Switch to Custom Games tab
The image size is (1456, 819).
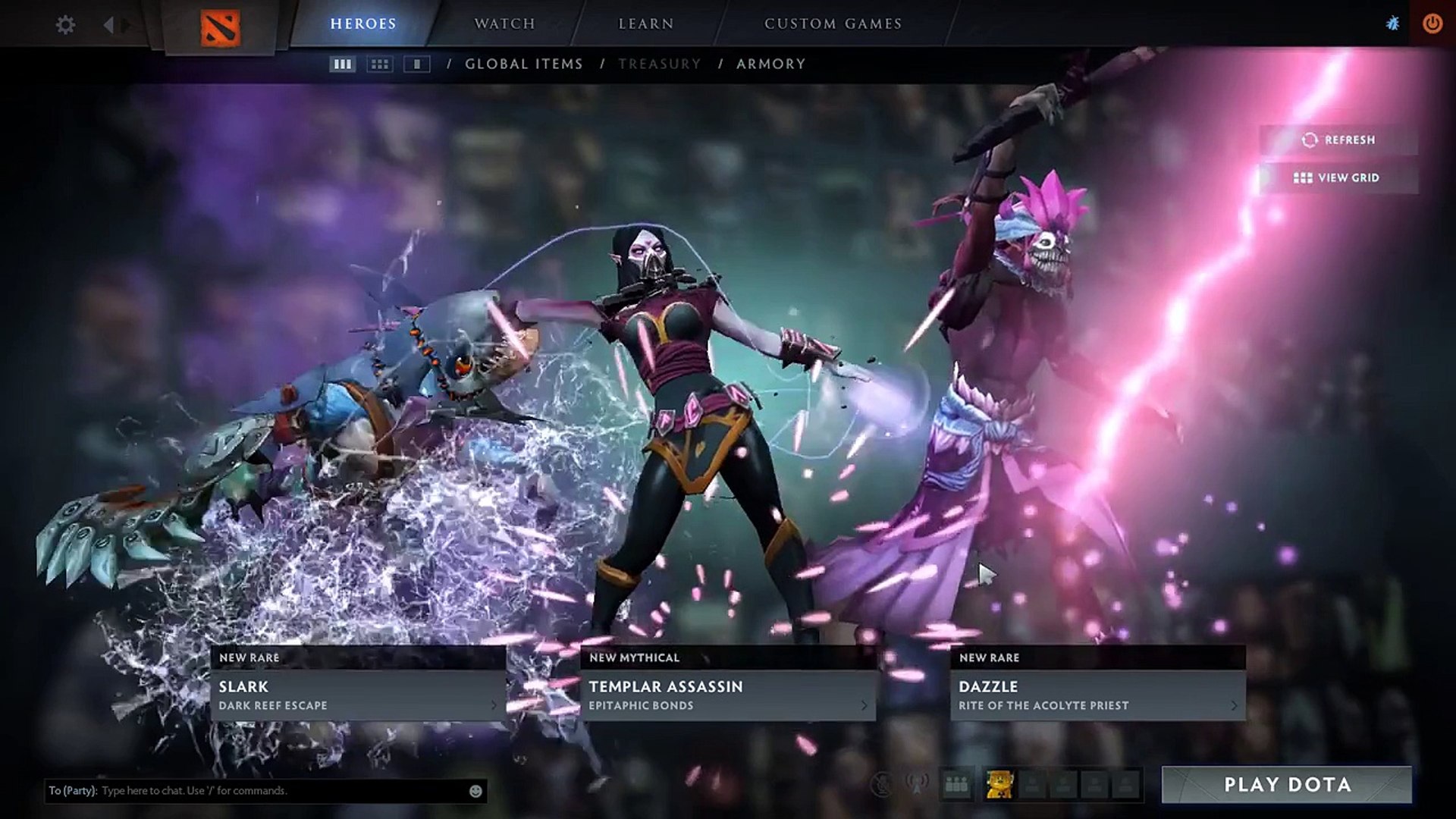[x=833, y=24]
